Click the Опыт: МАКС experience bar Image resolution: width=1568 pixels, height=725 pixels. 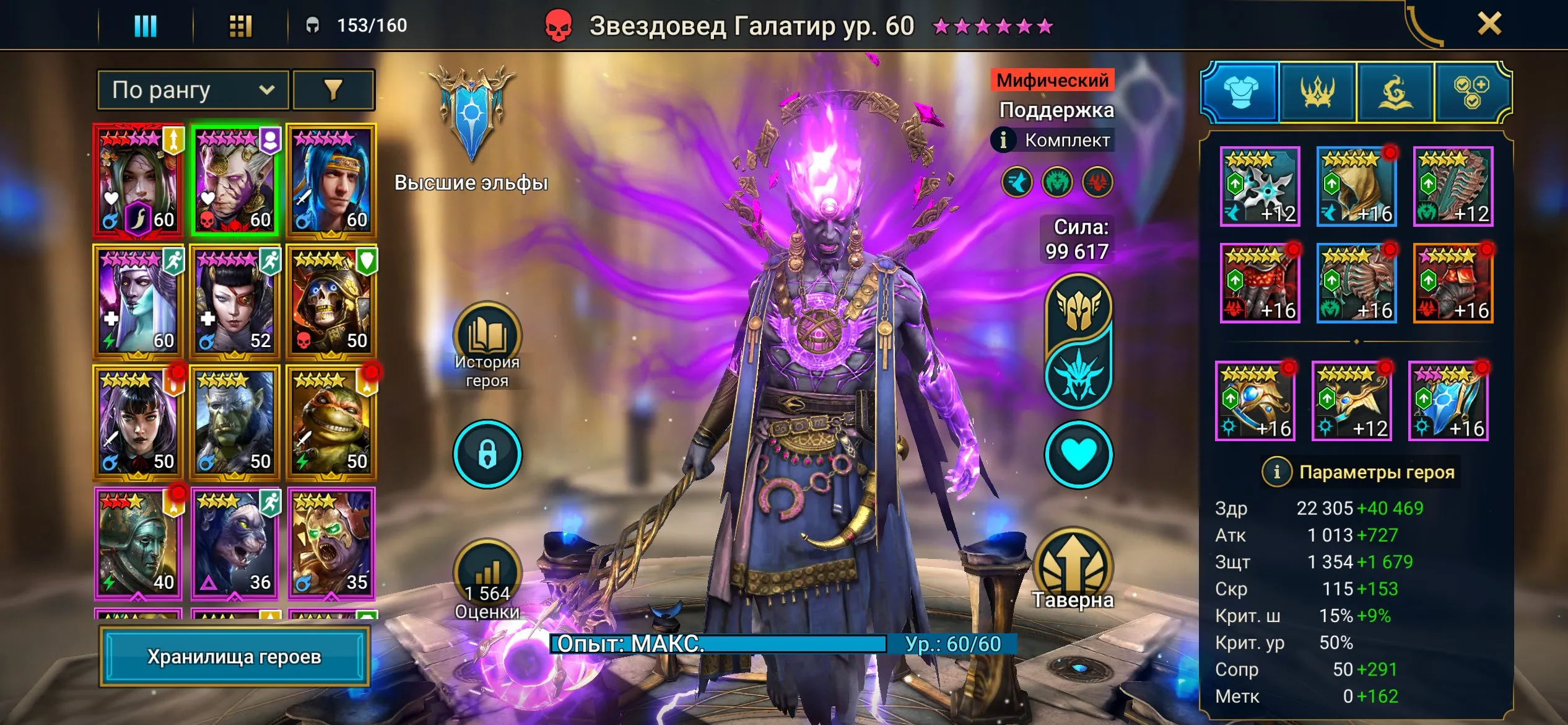click(712, 645)
